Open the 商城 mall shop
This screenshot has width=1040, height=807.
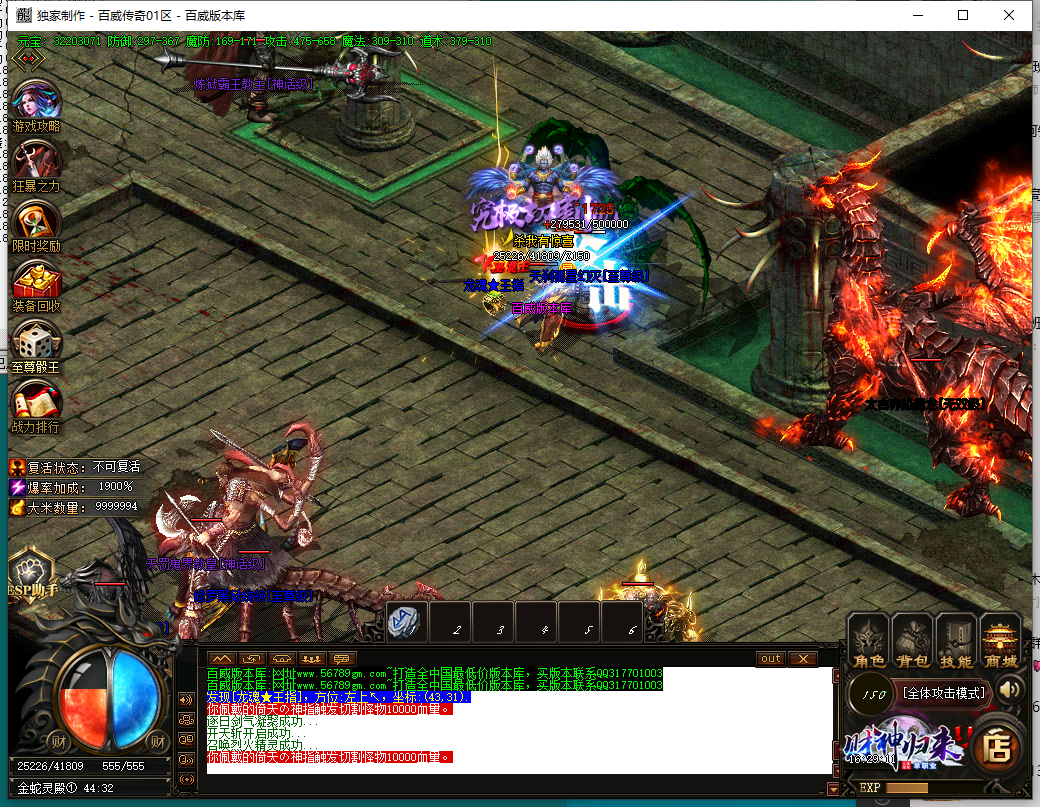click(1000, 641)
